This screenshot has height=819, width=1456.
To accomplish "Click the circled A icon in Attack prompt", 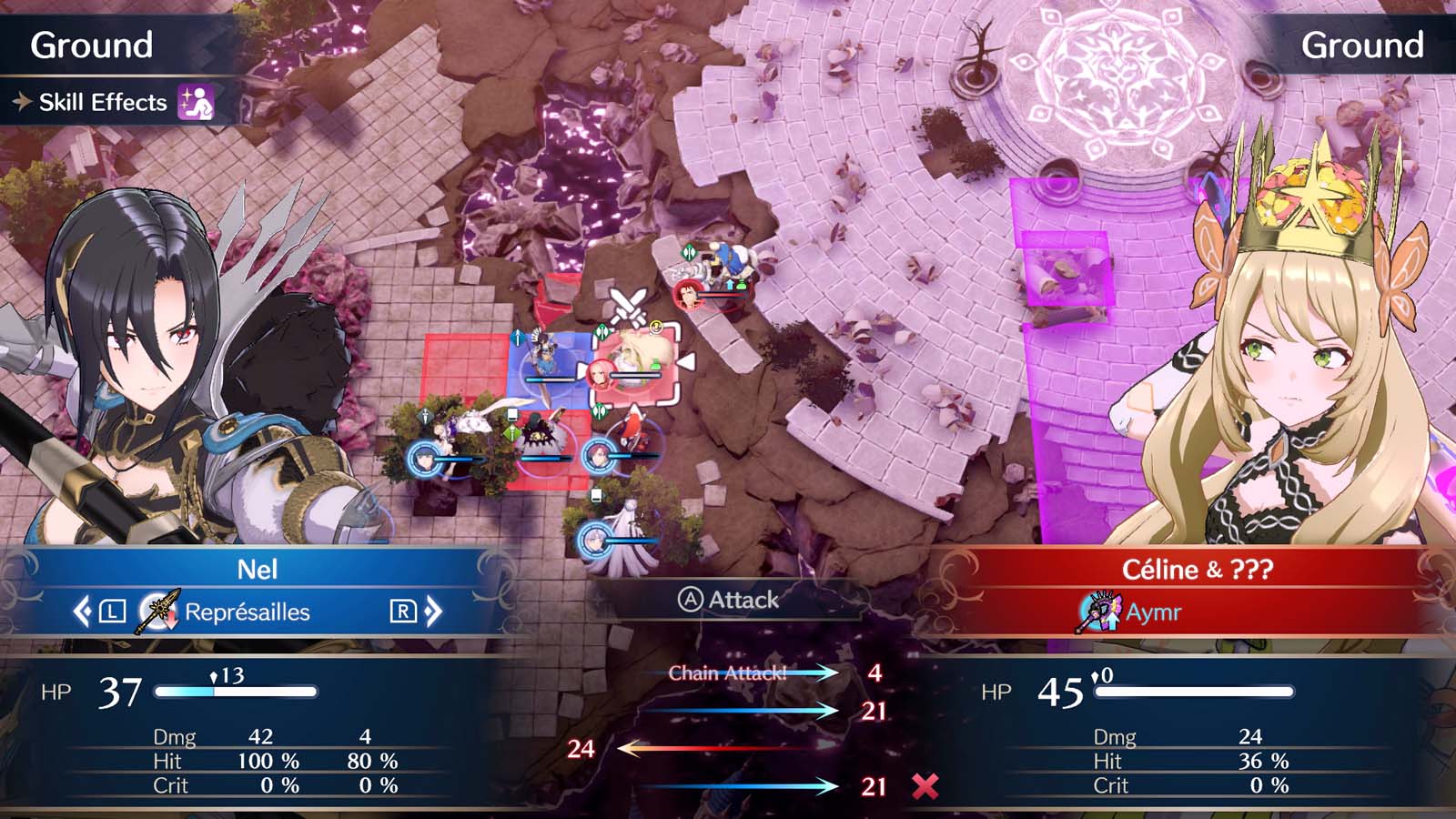I will pos(692,601).
